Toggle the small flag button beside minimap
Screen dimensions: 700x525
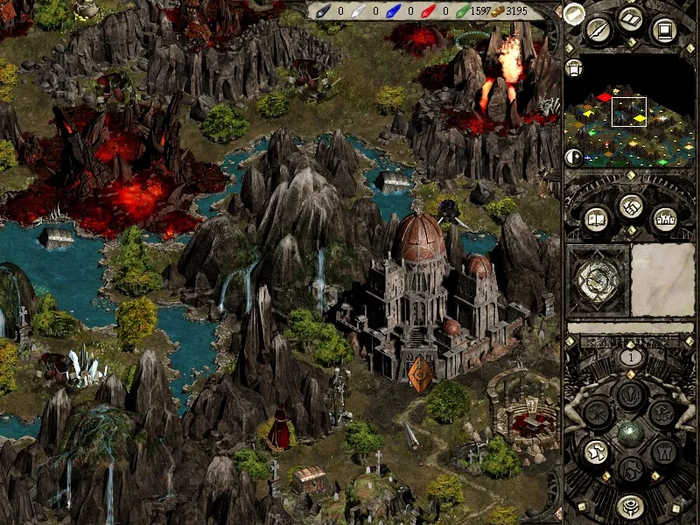pos(574,68)
